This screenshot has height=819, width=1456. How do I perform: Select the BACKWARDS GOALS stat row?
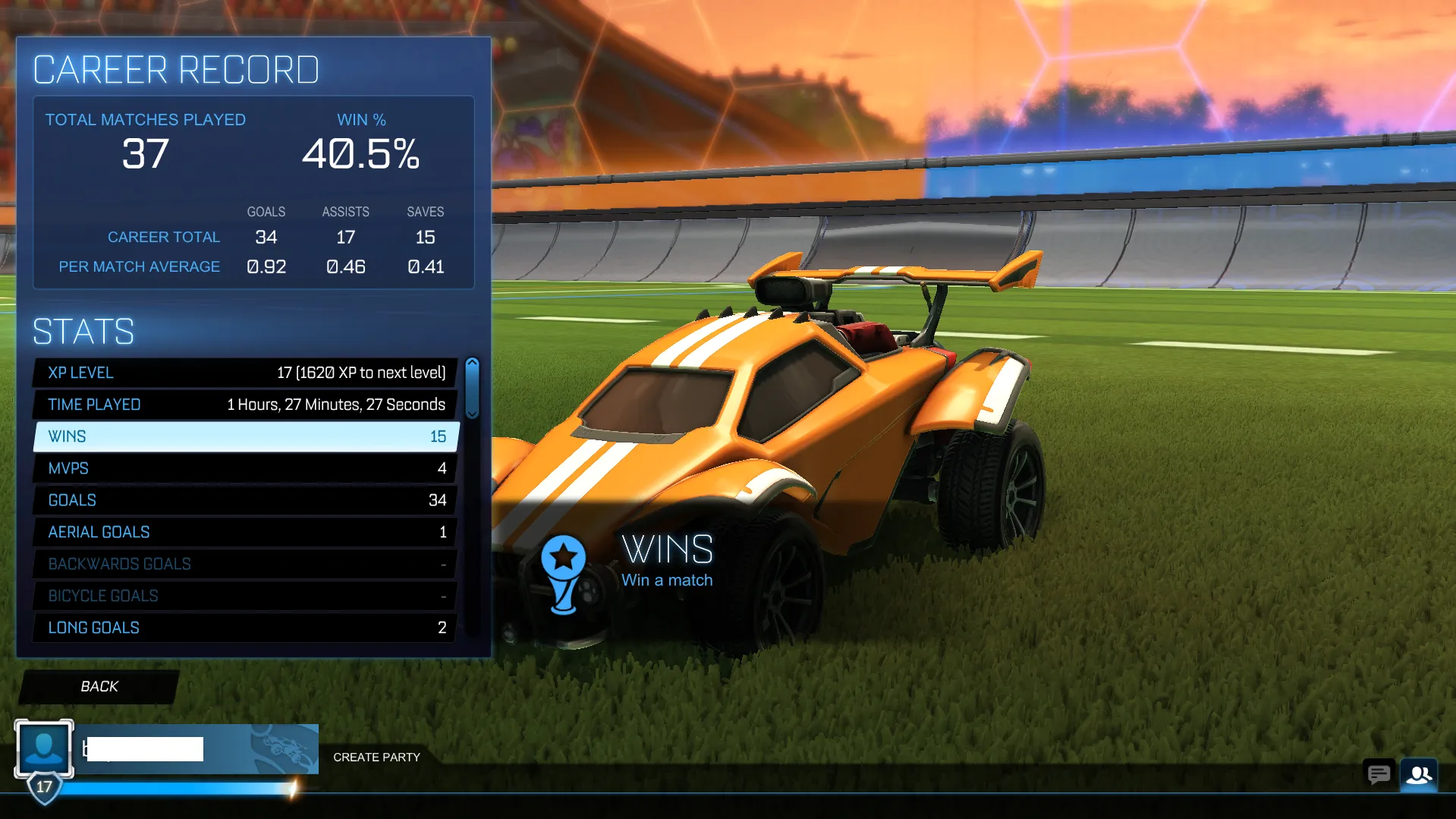243,563
